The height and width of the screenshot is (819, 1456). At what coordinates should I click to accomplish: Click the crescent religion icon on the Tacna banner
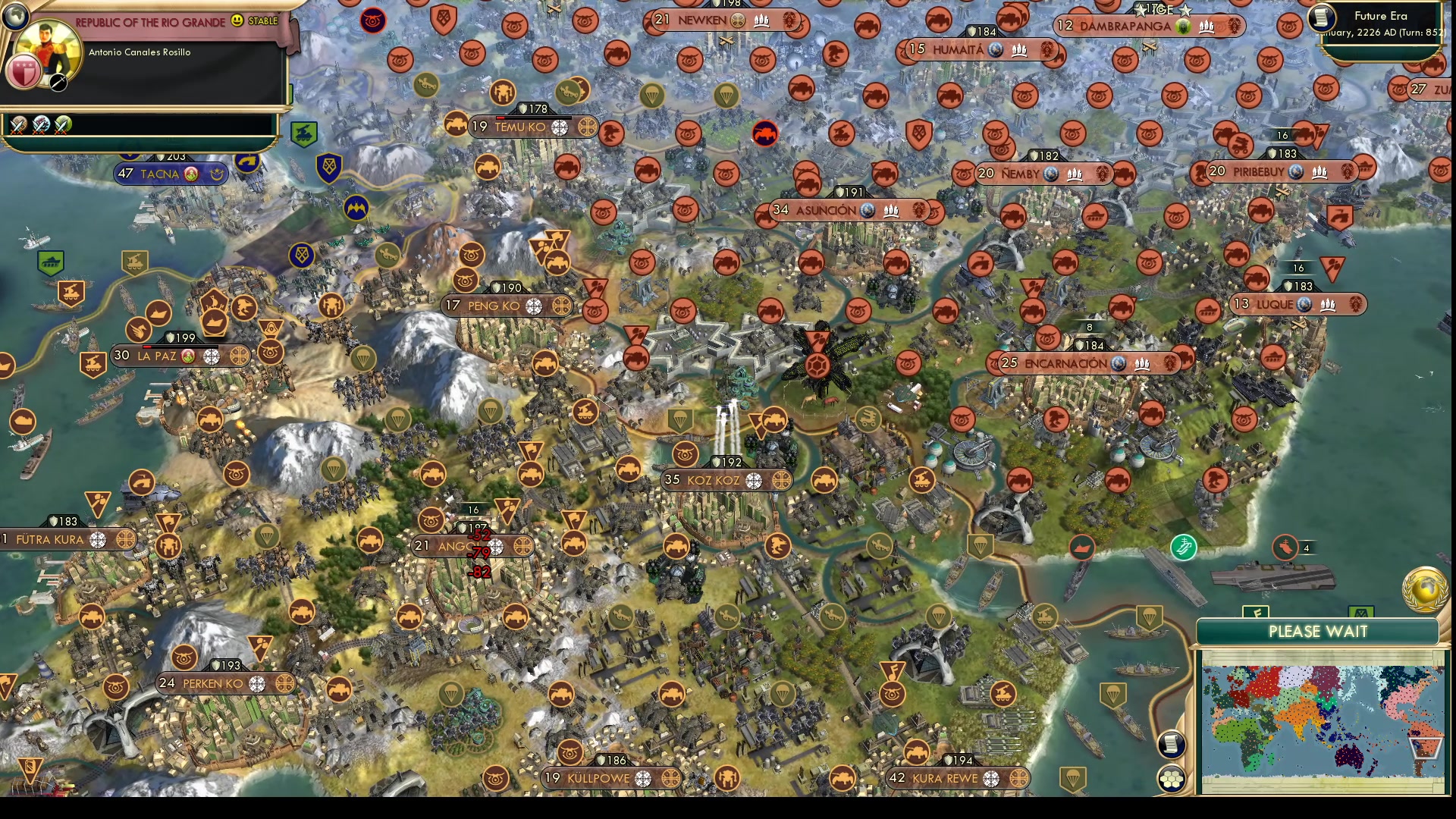tap(218, 174)
